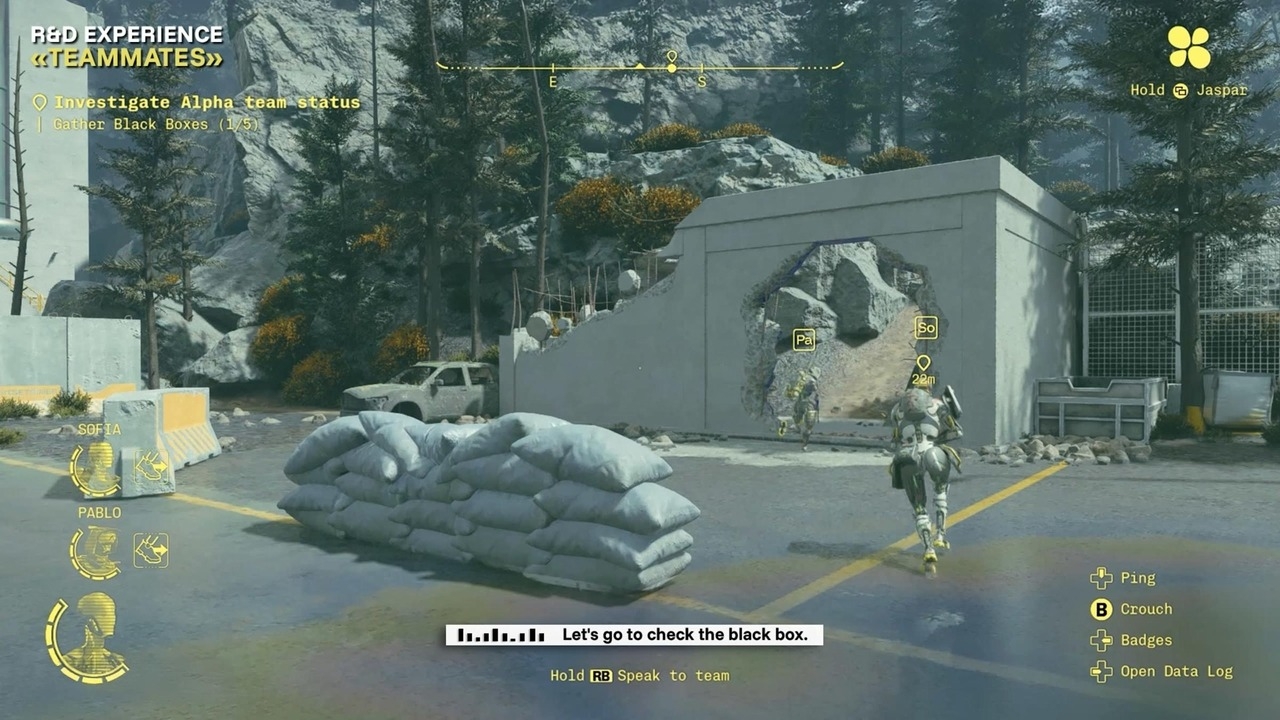The image size is (1280, 720).
Task: Toggle crouch with the B button icon
Action: 1100,609
